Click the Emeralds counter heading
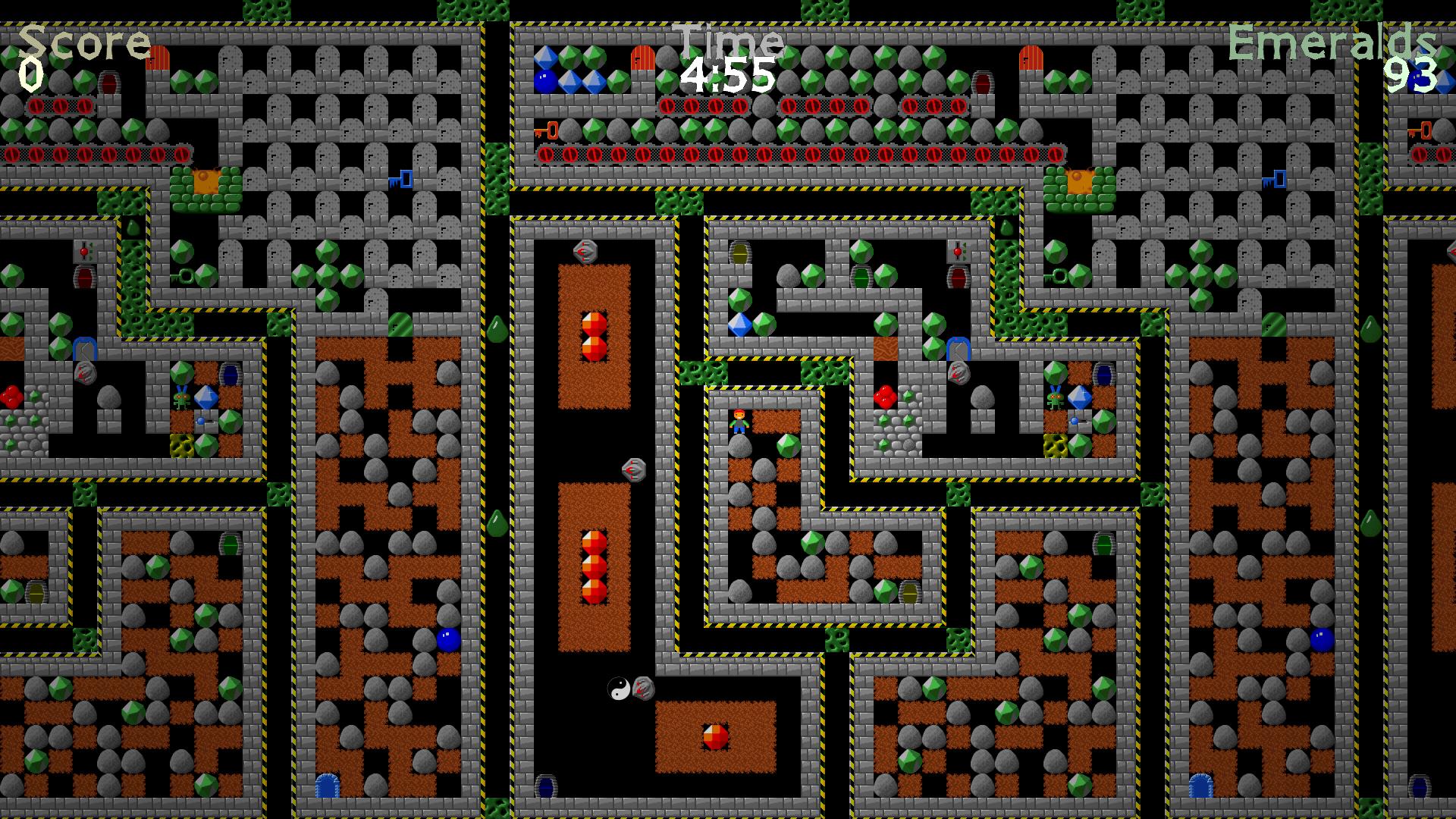Viewport: 1456px width, 819px height. pos(1336,42)
